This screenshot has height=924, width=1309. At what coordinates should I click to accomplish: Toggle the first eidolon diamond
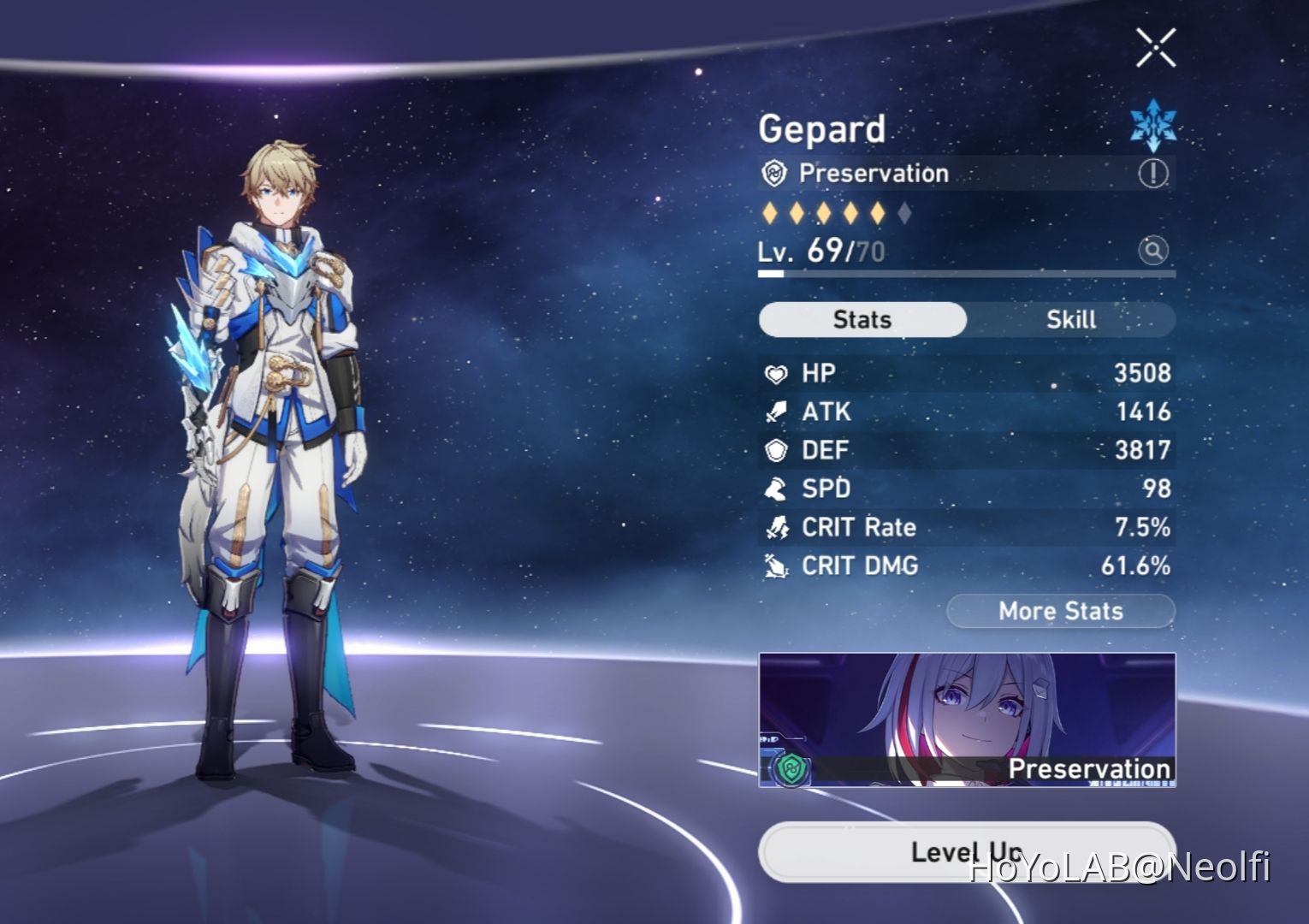768,211
